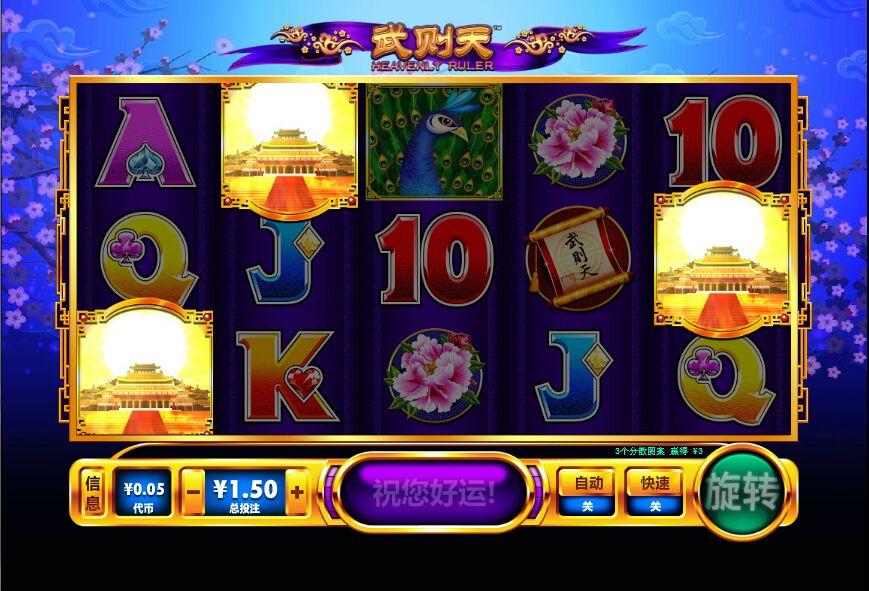Image resolution: width=869 pixels, height=591 pixels.
Task: Increase total bet with the plus button
Action: (x=297, y=492)
